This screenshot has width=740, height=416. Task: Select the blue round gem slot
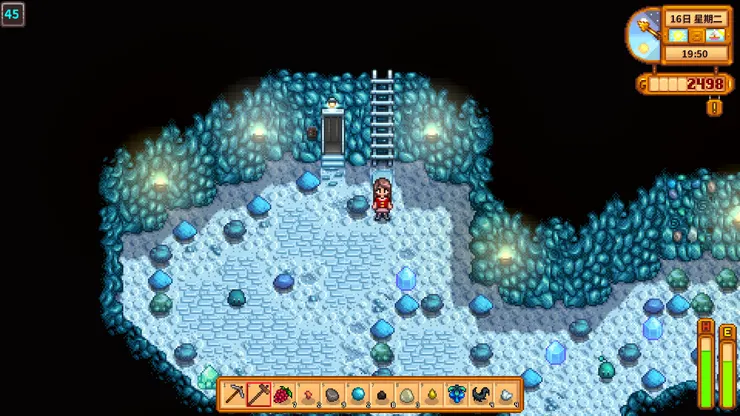pos(357,393)
